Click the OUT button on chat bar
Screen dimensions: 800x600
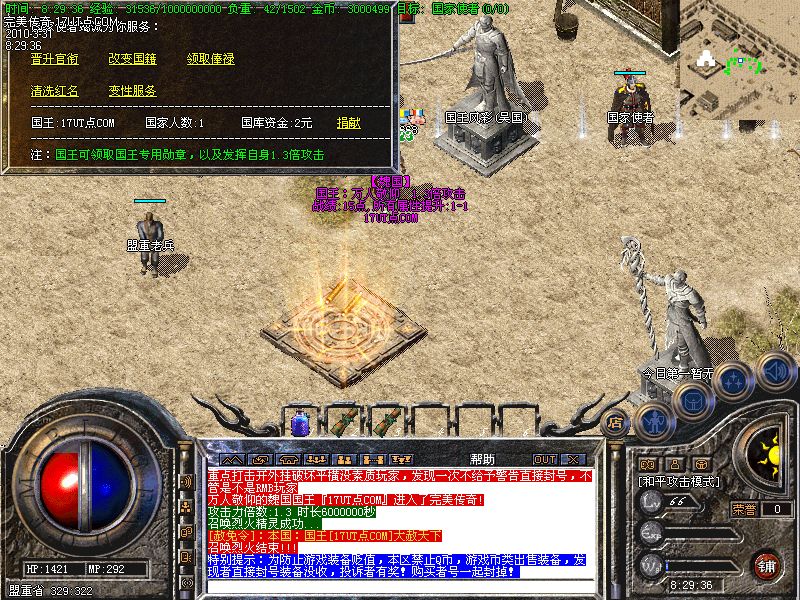click(x=545, y=459)
